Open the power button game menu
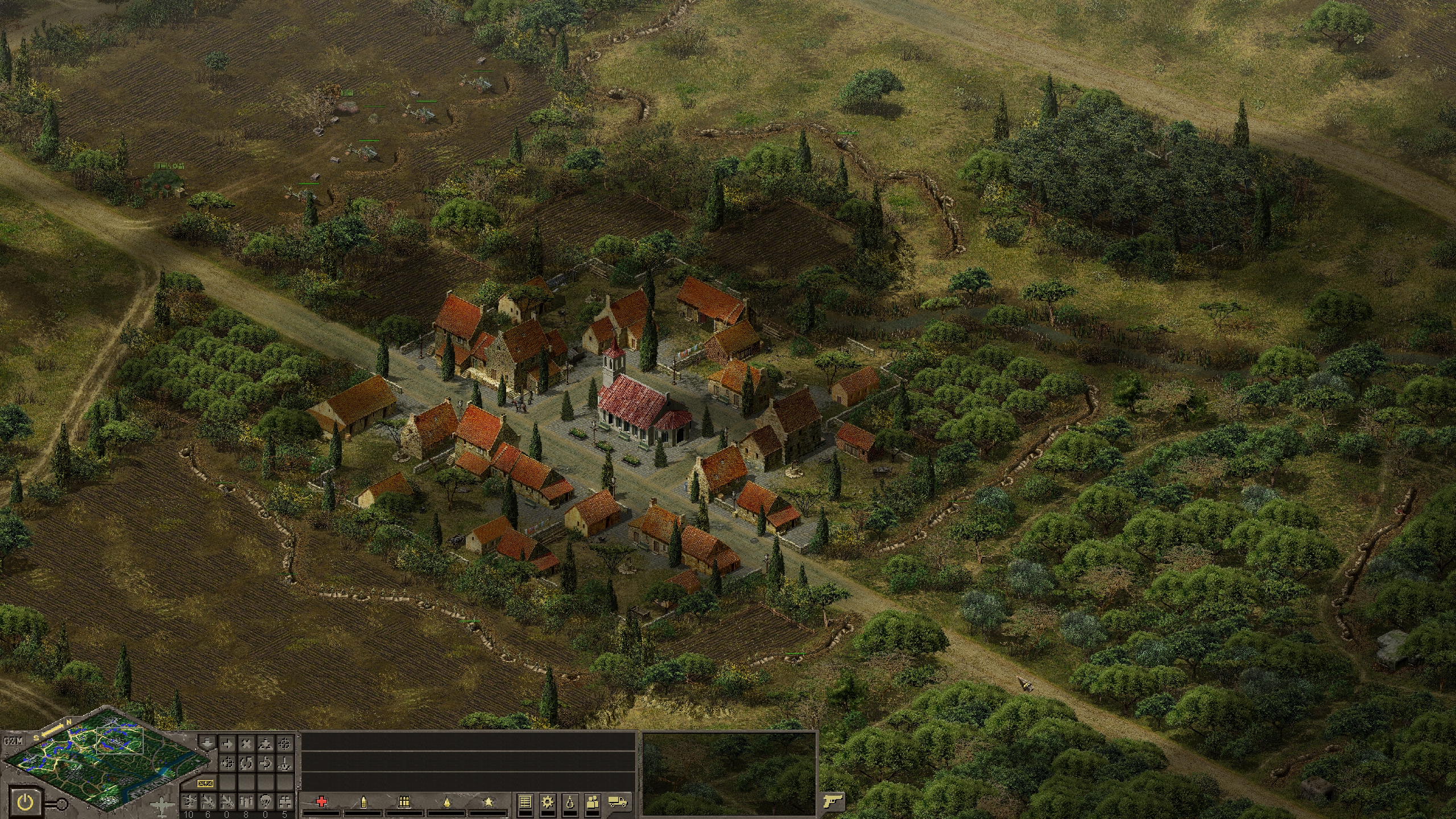The image size is (1456, 819). pyautogui.click(x=26, y=803)
